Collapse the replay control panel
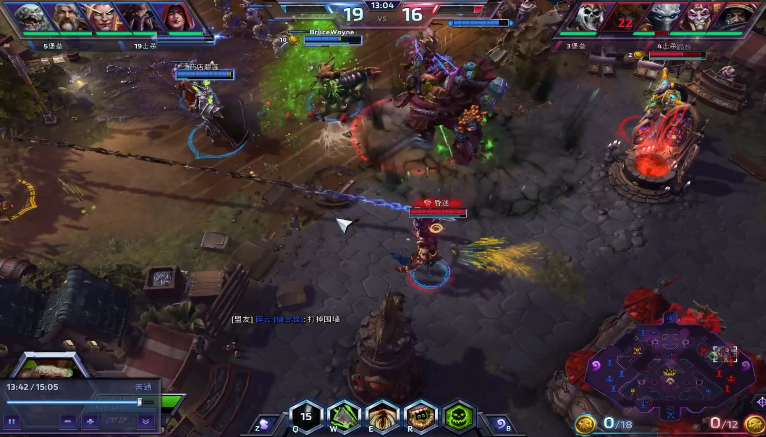The image size is (766, 437). (x=145, y=421)
